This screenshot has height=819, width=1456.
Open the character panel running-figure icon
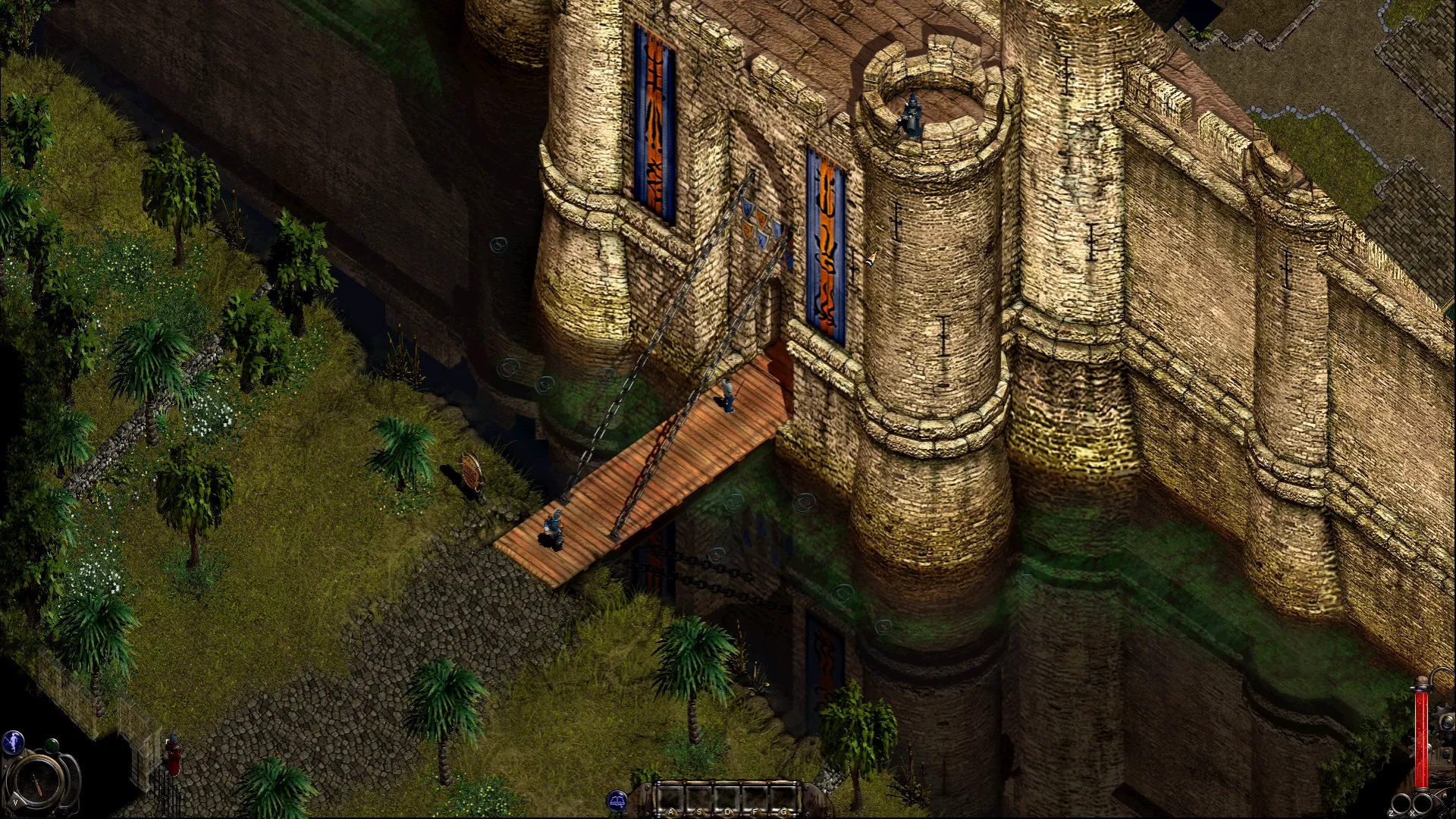pyautogui.click(x=13, y=741)
